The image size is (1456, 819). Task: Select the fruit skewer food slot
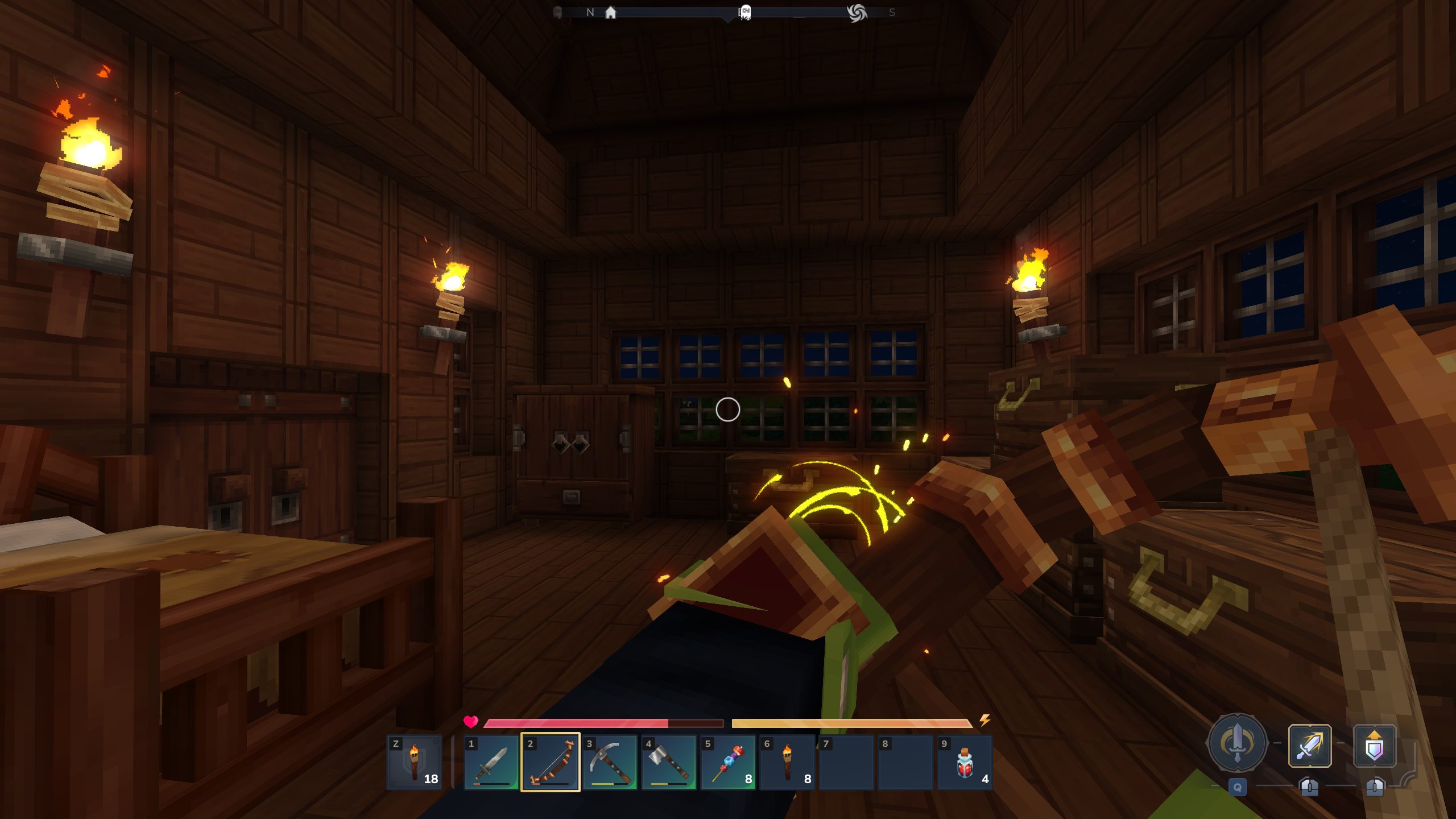click(x=728, y=762)
